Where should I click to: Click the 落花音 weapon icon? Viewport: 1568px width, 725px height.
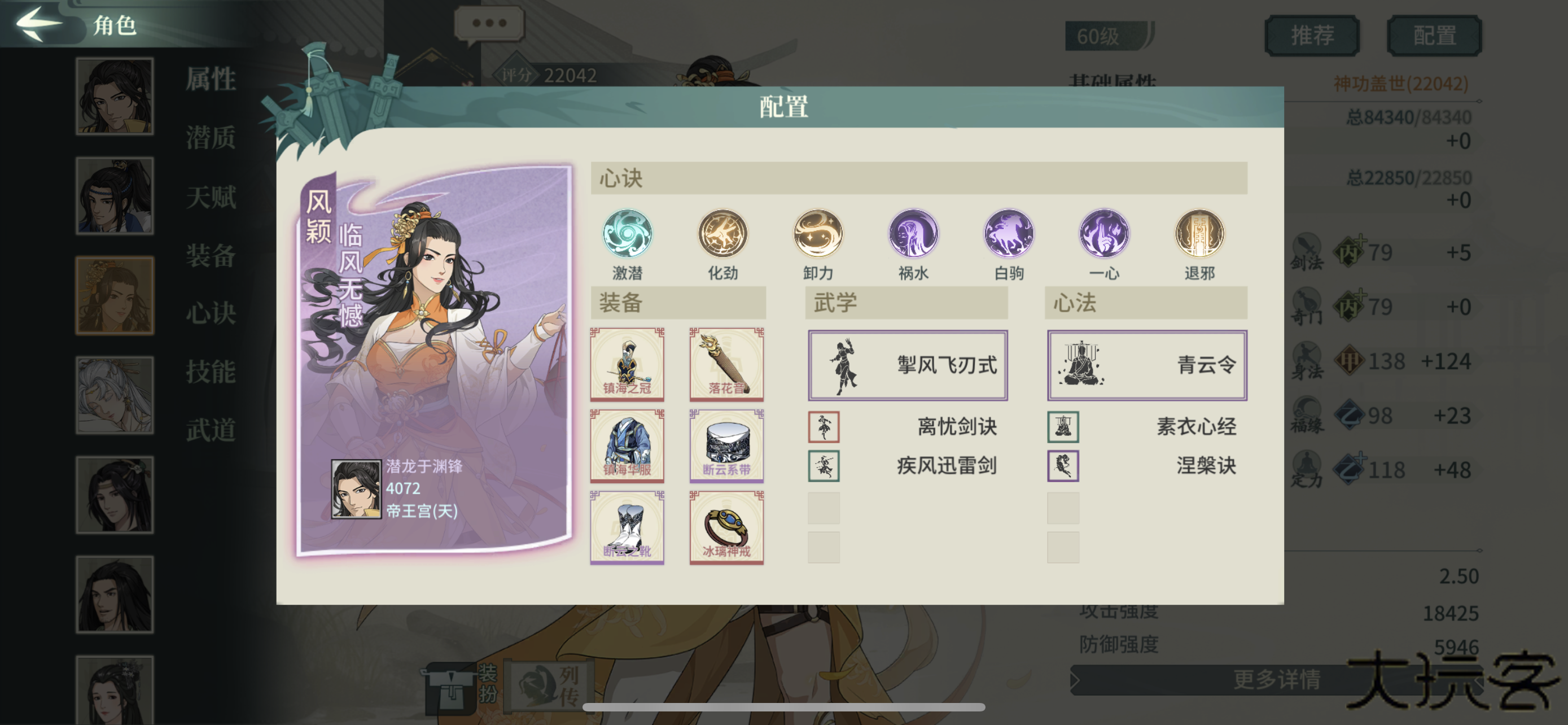726,364
